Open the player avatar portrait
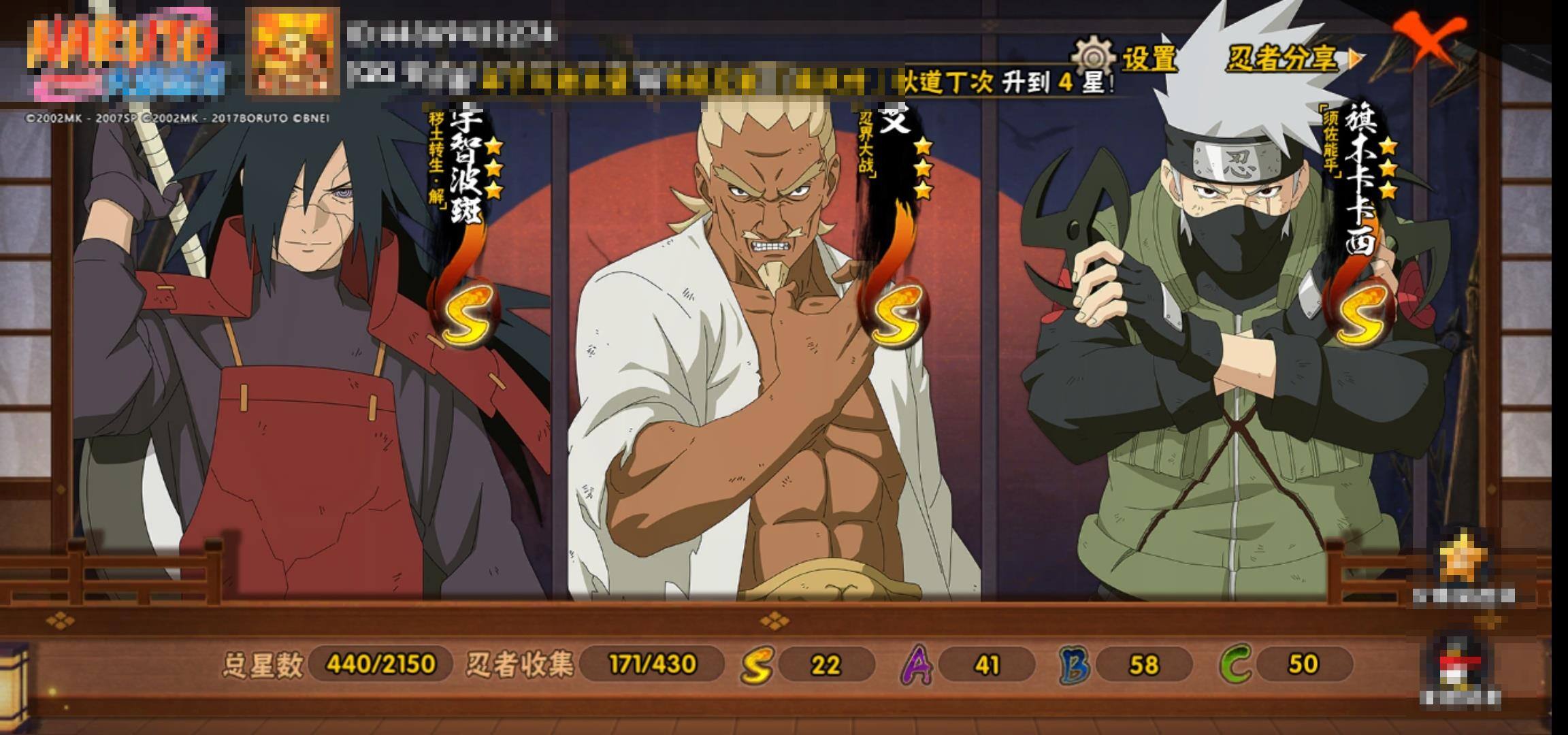 click(x=293, y=50)
